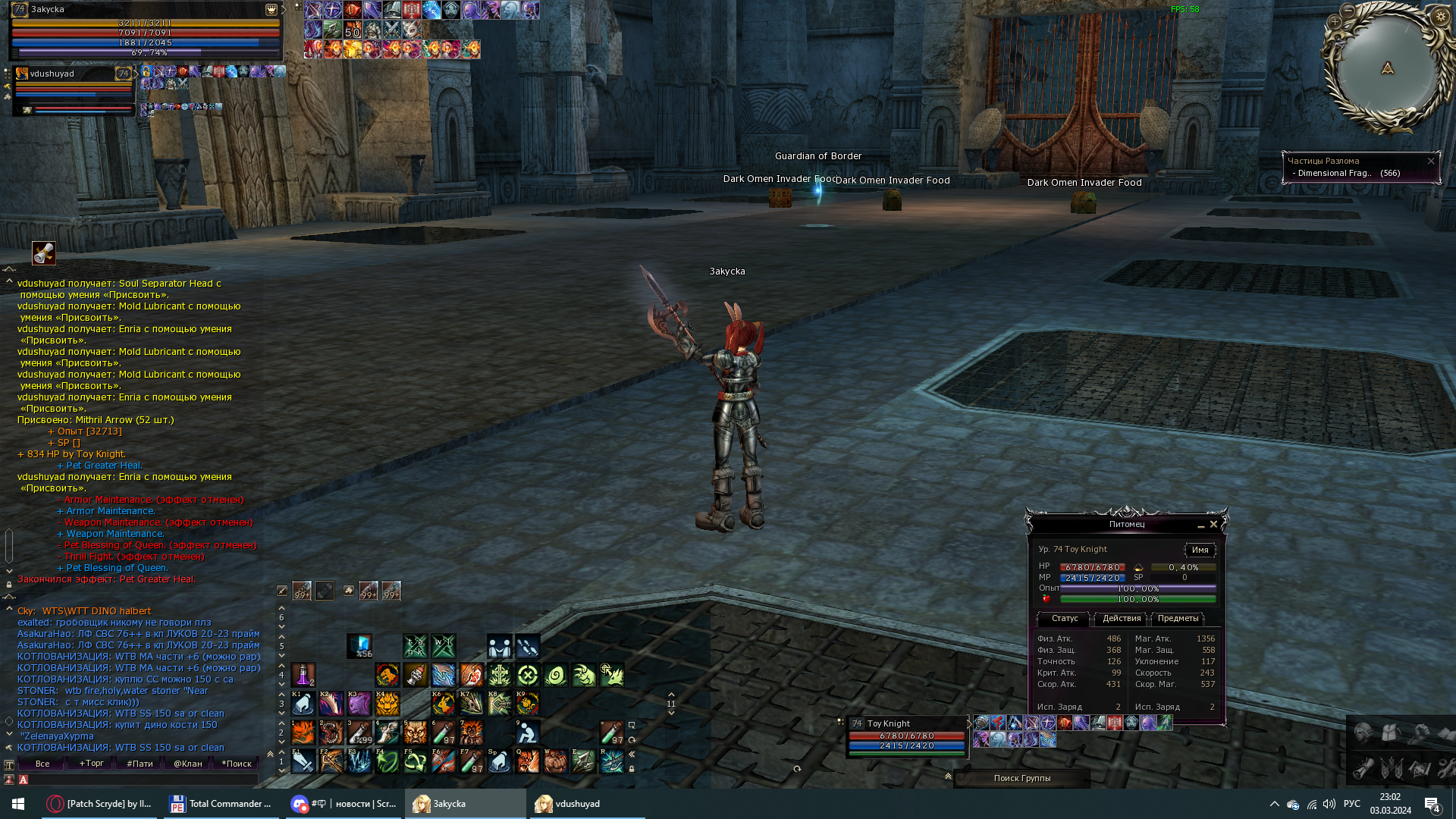
Task: Select the blue cube item slot
Action: (359, 646)
